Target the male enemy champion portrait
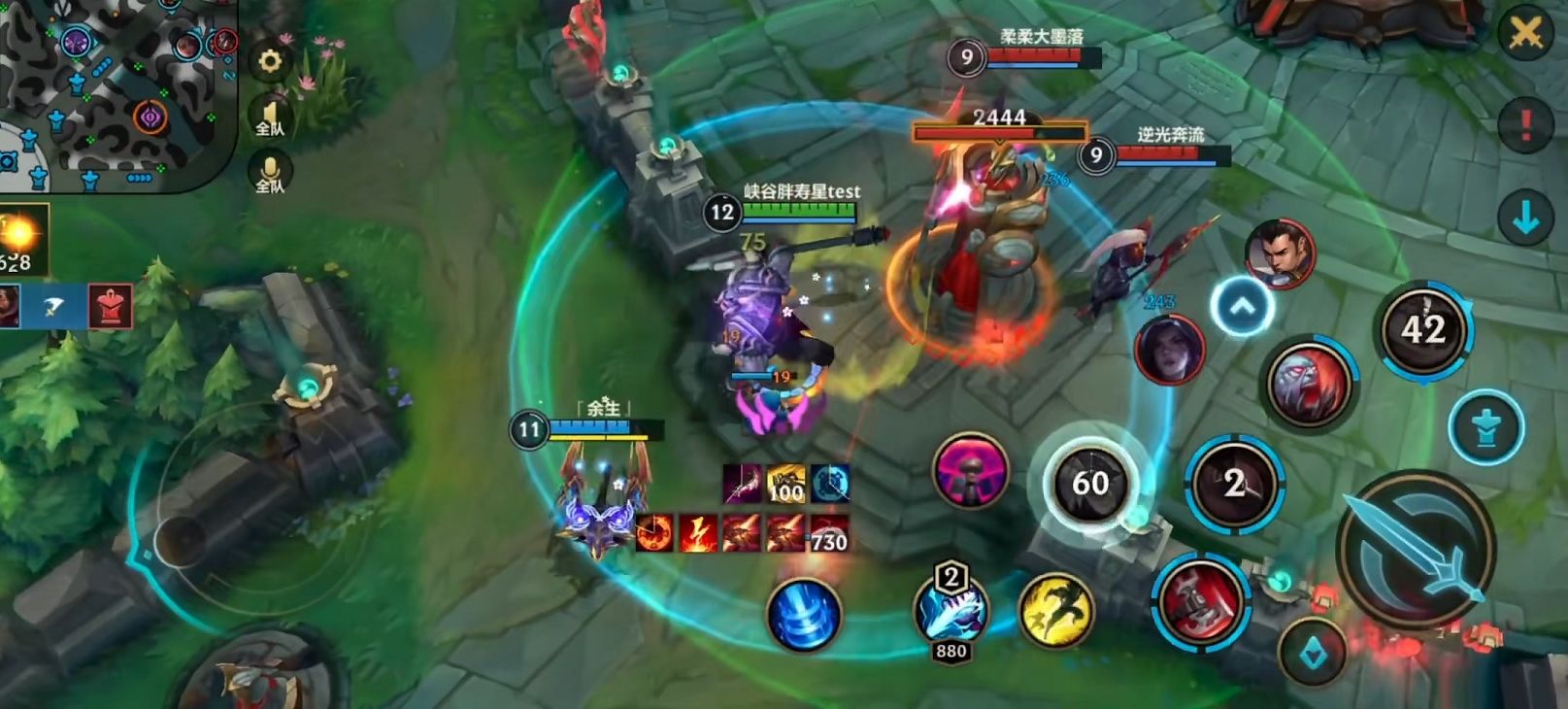The height and width of the screenshot is (709, 1568). click(x=1281, y=254)
